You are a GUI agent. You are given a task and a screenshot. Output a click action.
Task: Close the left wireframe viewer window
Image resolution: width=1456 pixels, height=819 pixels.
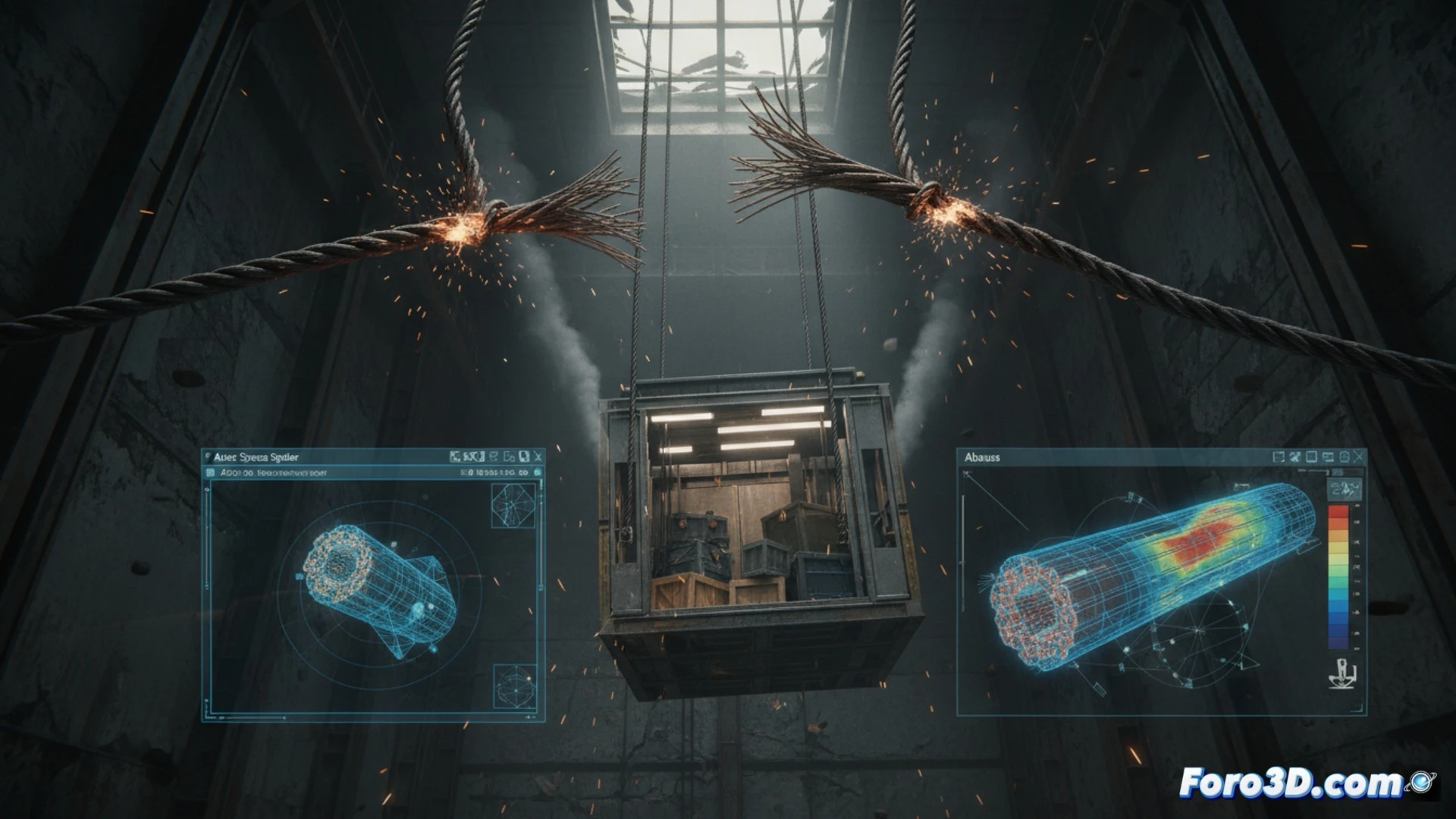point(538,457)
